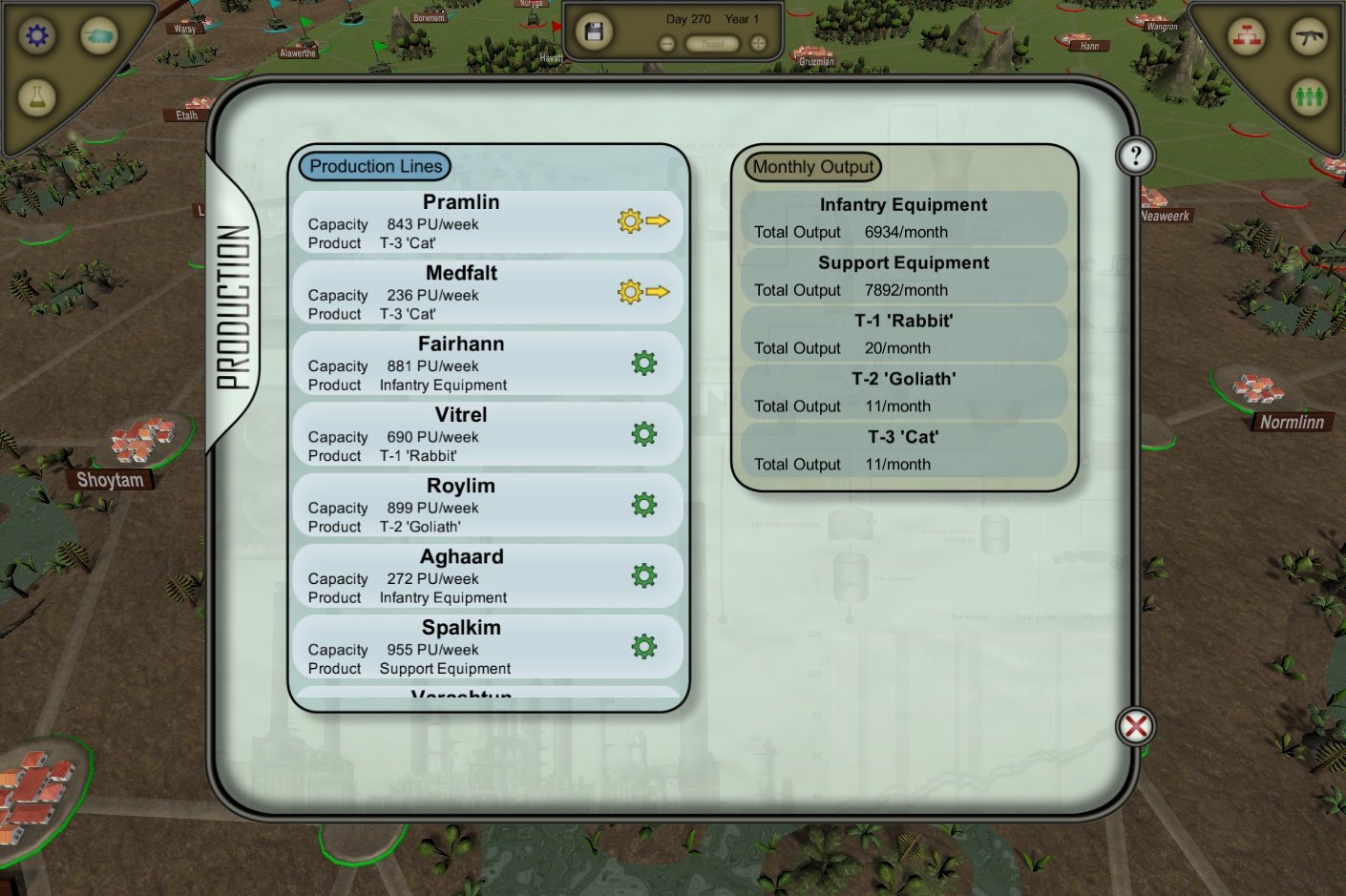Viewport: 1346px width, 896px height.
Task: Toggle the gear on Fairhann's production line
Action: click(x=644, y=363)
